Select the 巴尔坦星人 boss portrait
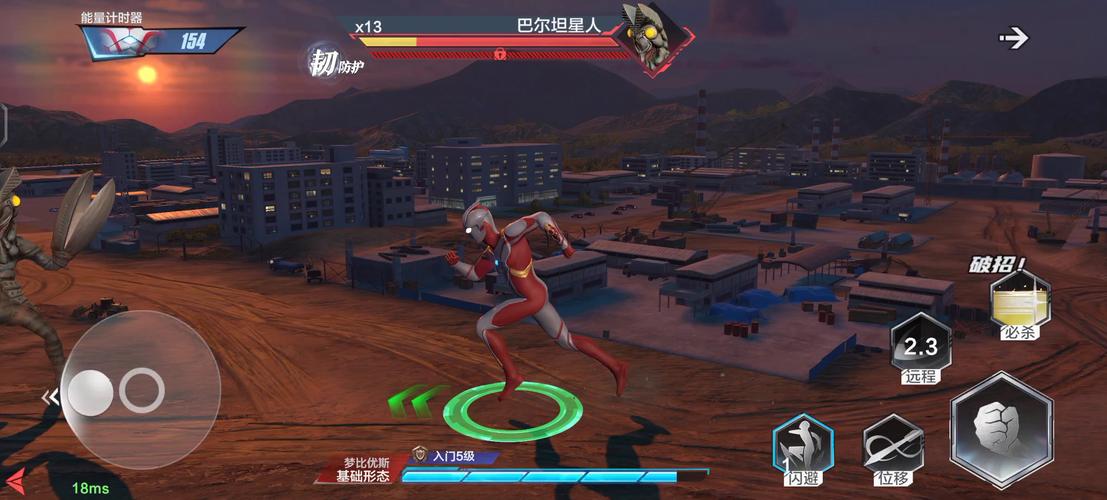 coord(651,35)
